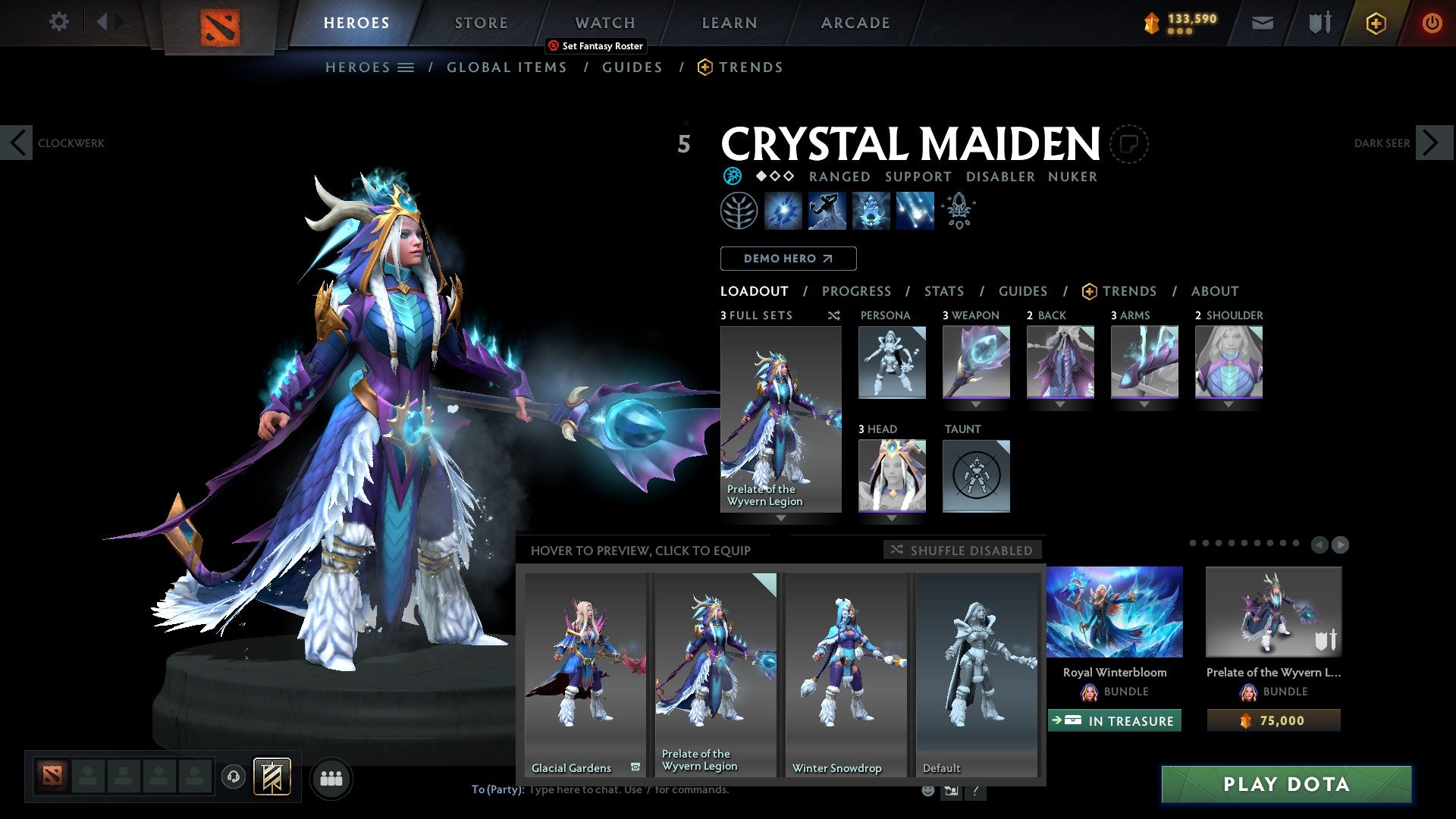Open Dota Plus hexagon icon in top bar
Screen dimensions: 1456x819
(1375, 23)
